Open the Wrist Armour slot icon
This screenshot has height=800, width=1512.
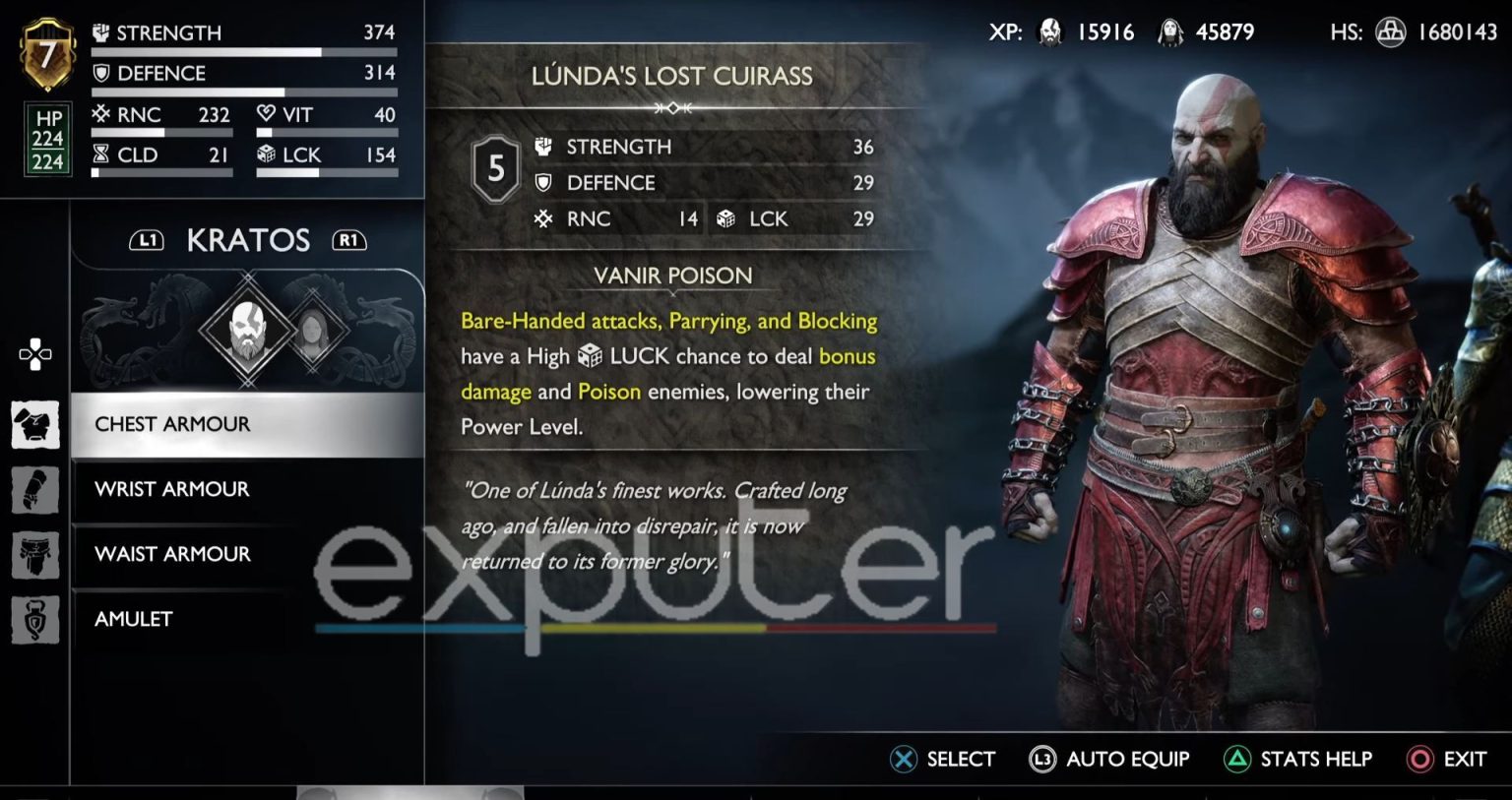[35, 489]
